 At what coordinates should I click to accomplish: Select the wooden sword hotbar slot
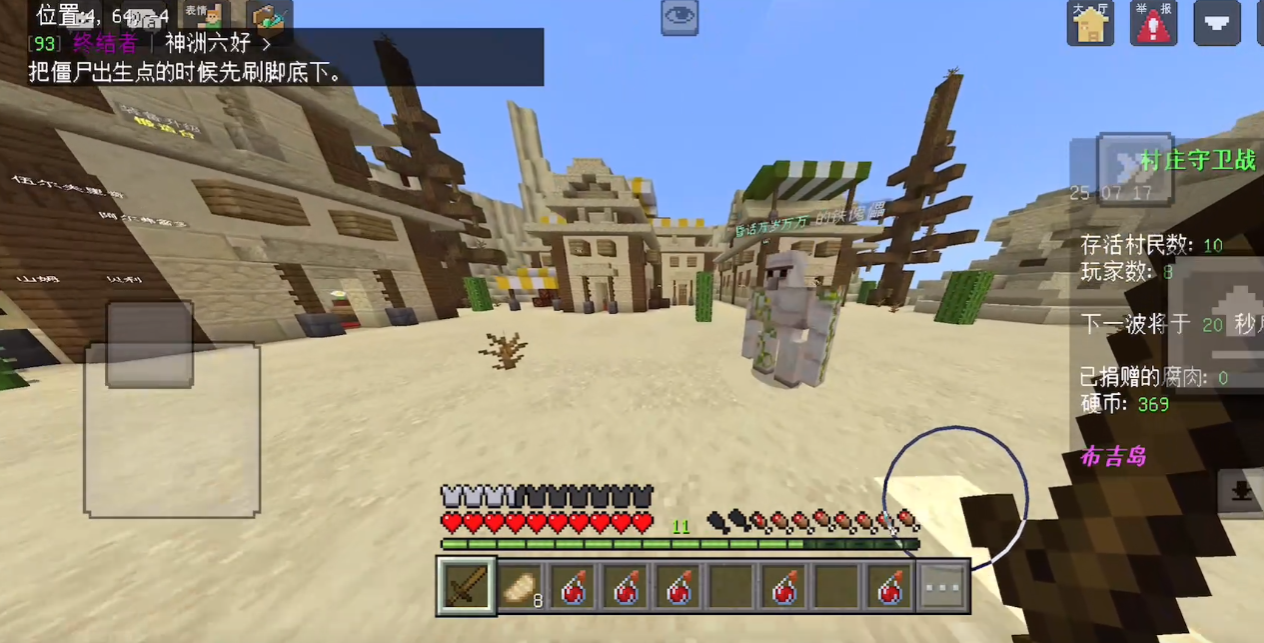coord(466,586)
